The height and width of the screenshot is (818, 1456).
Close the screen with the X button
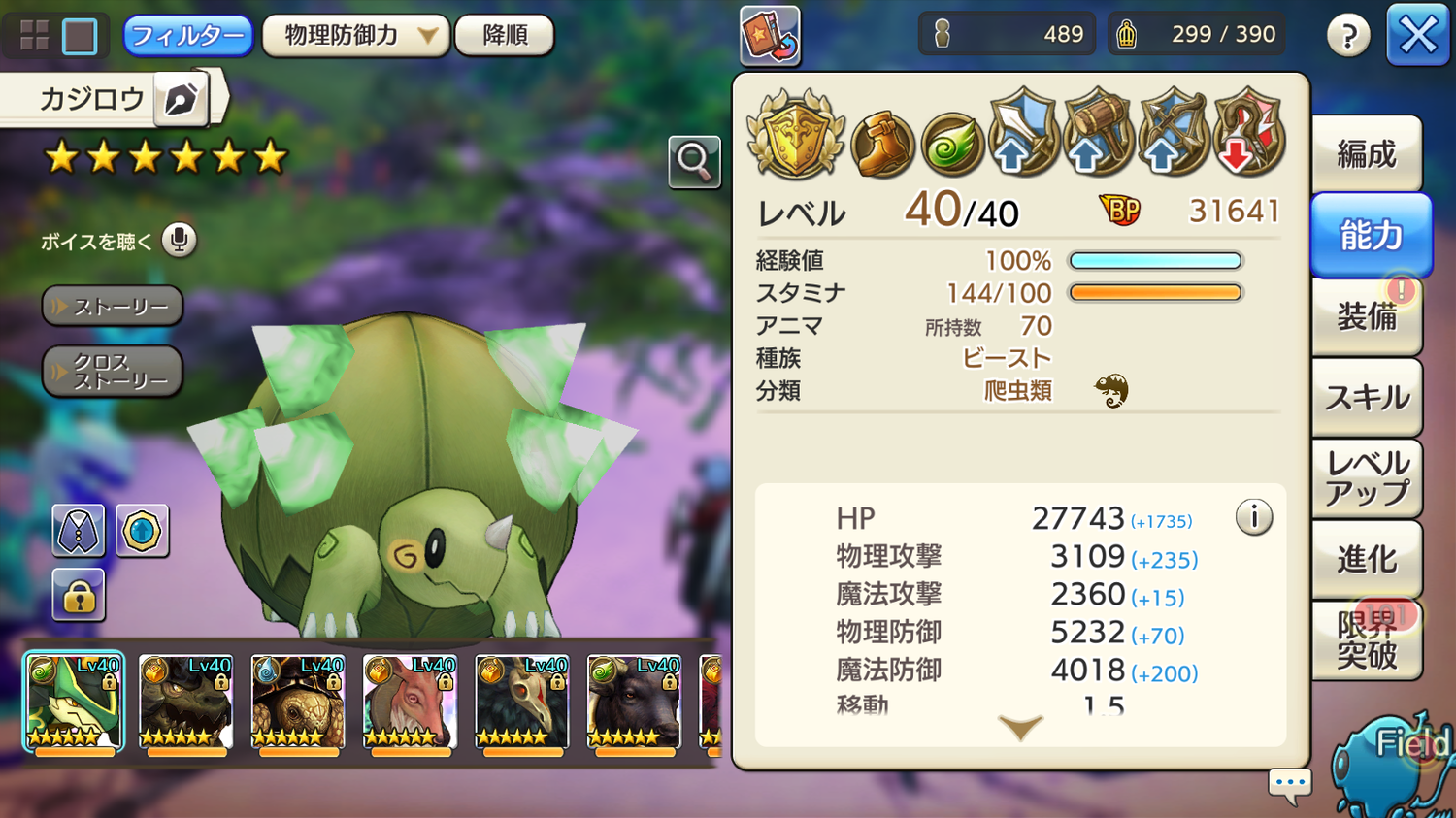[1417, 36]
